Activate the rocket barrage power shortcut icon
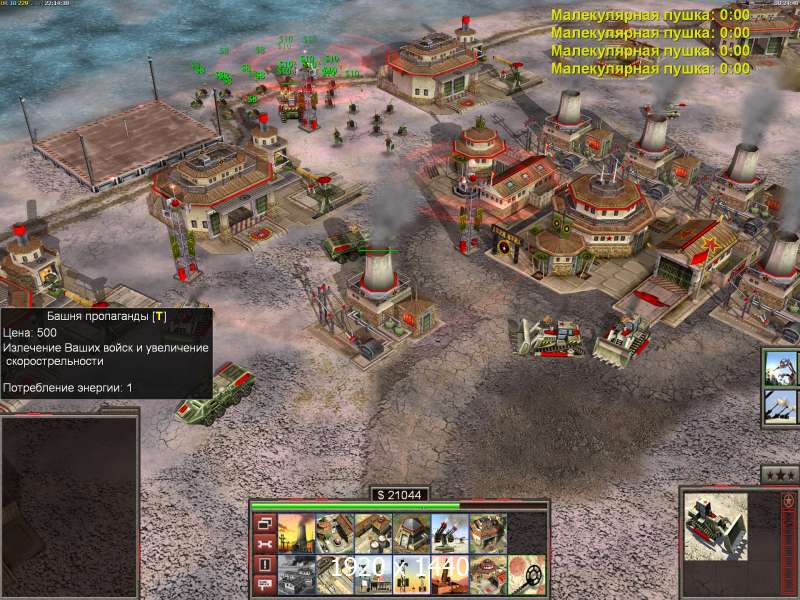800x600 pixels. click(781, 406)
